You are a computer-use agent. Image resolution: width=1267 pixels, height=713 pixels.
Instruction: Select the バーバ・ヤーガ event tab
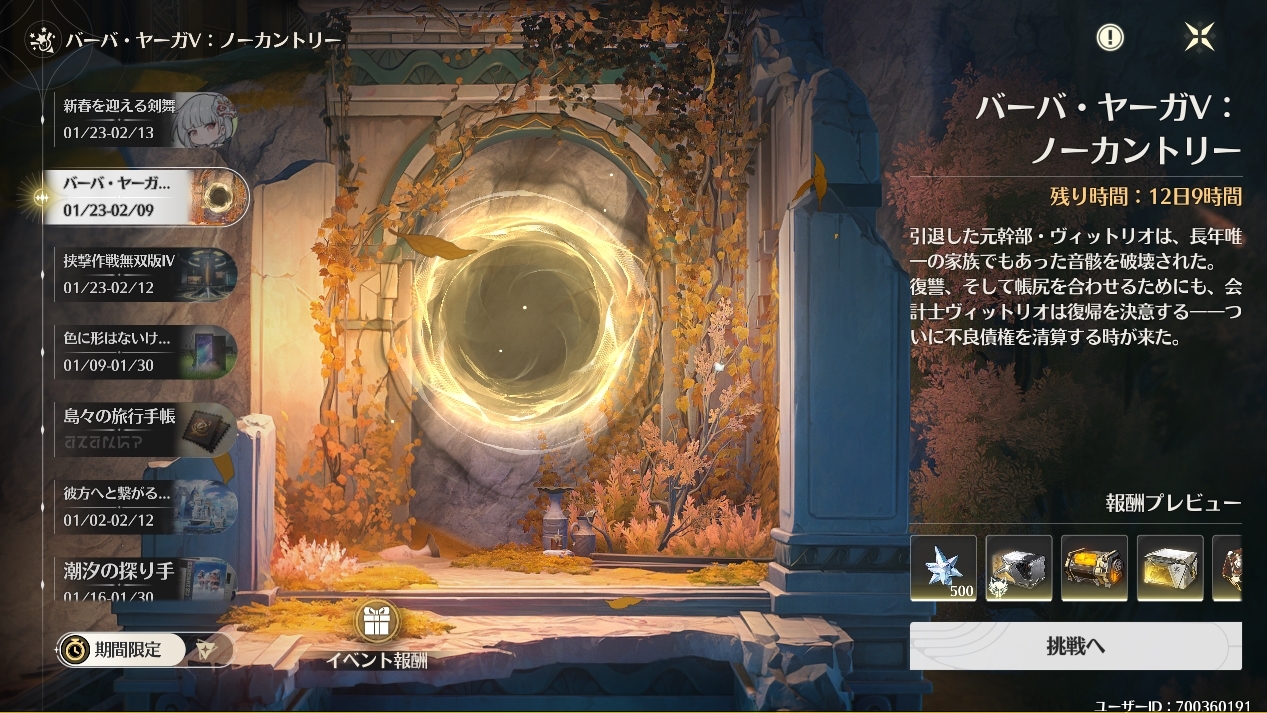(x=146, y=197)
